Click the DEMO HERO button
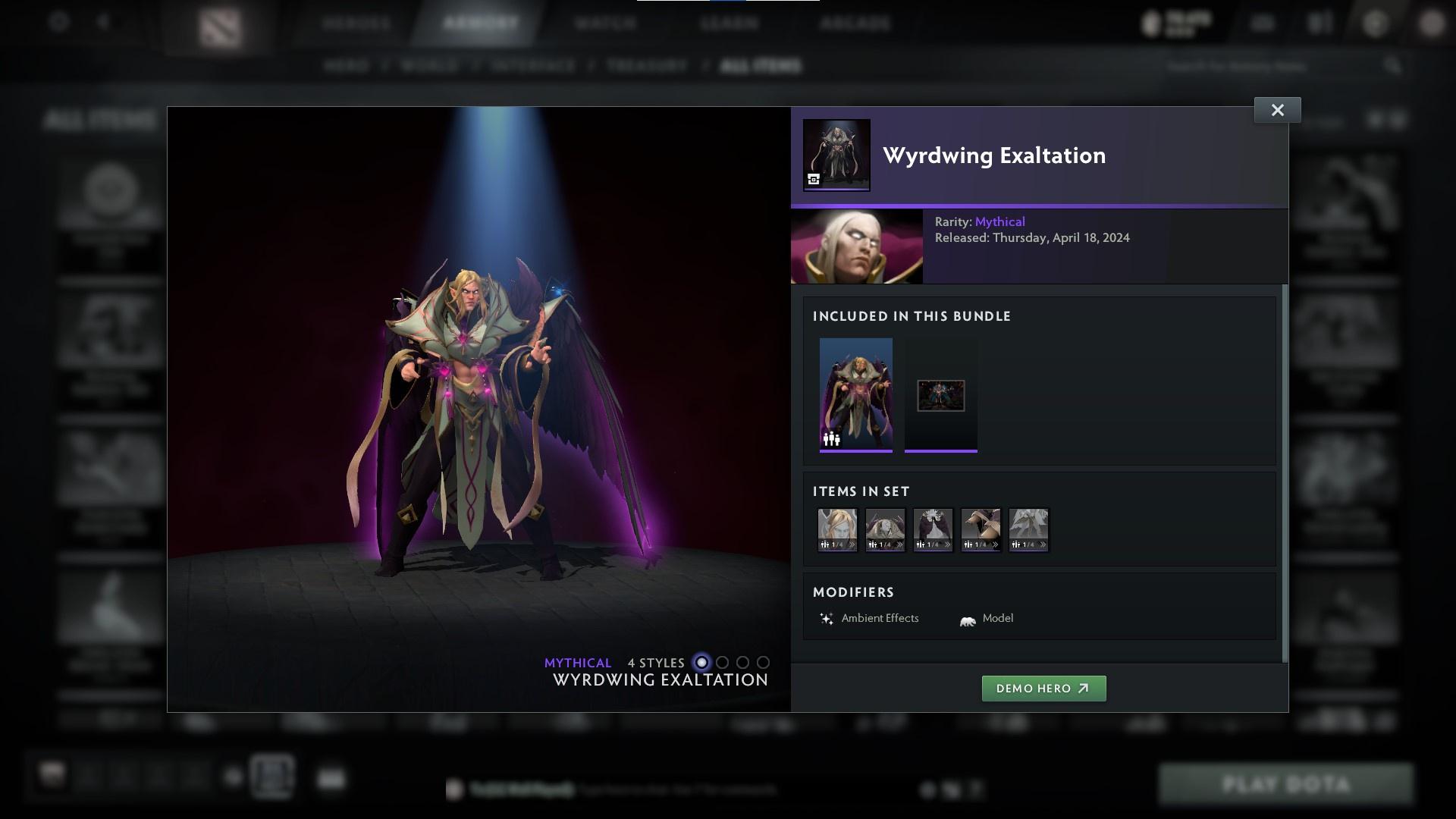This screenshot has height=819, width=1456. coord(1044,689)
